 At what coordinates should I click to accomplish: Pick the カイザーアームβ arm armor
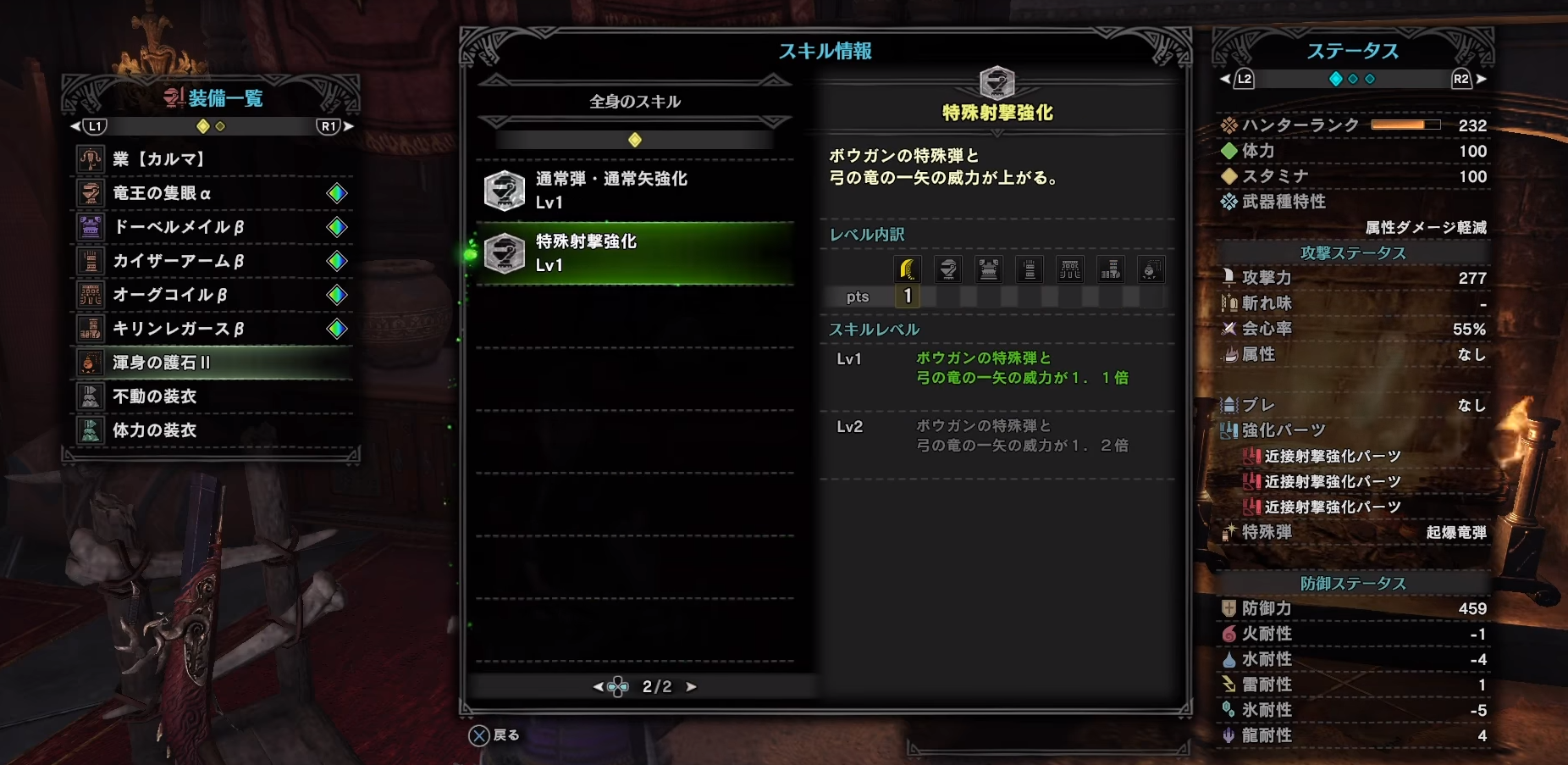212,261
